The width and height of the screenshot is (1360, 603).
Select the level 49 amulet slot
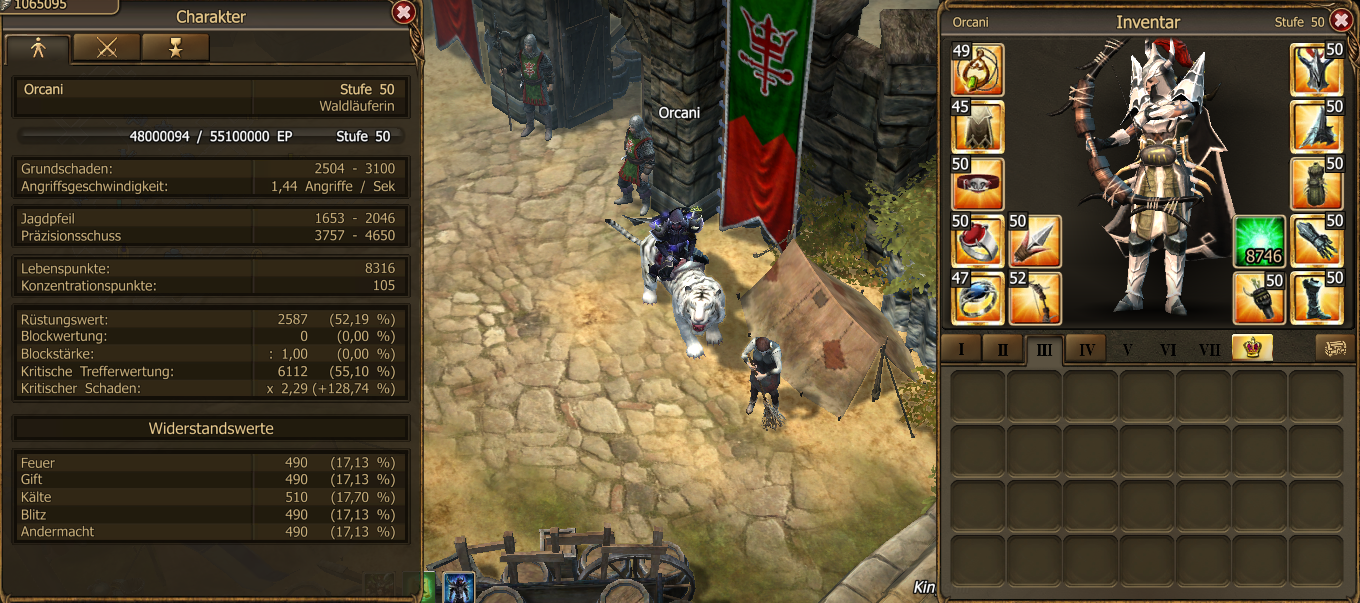(x=978, y=70)
